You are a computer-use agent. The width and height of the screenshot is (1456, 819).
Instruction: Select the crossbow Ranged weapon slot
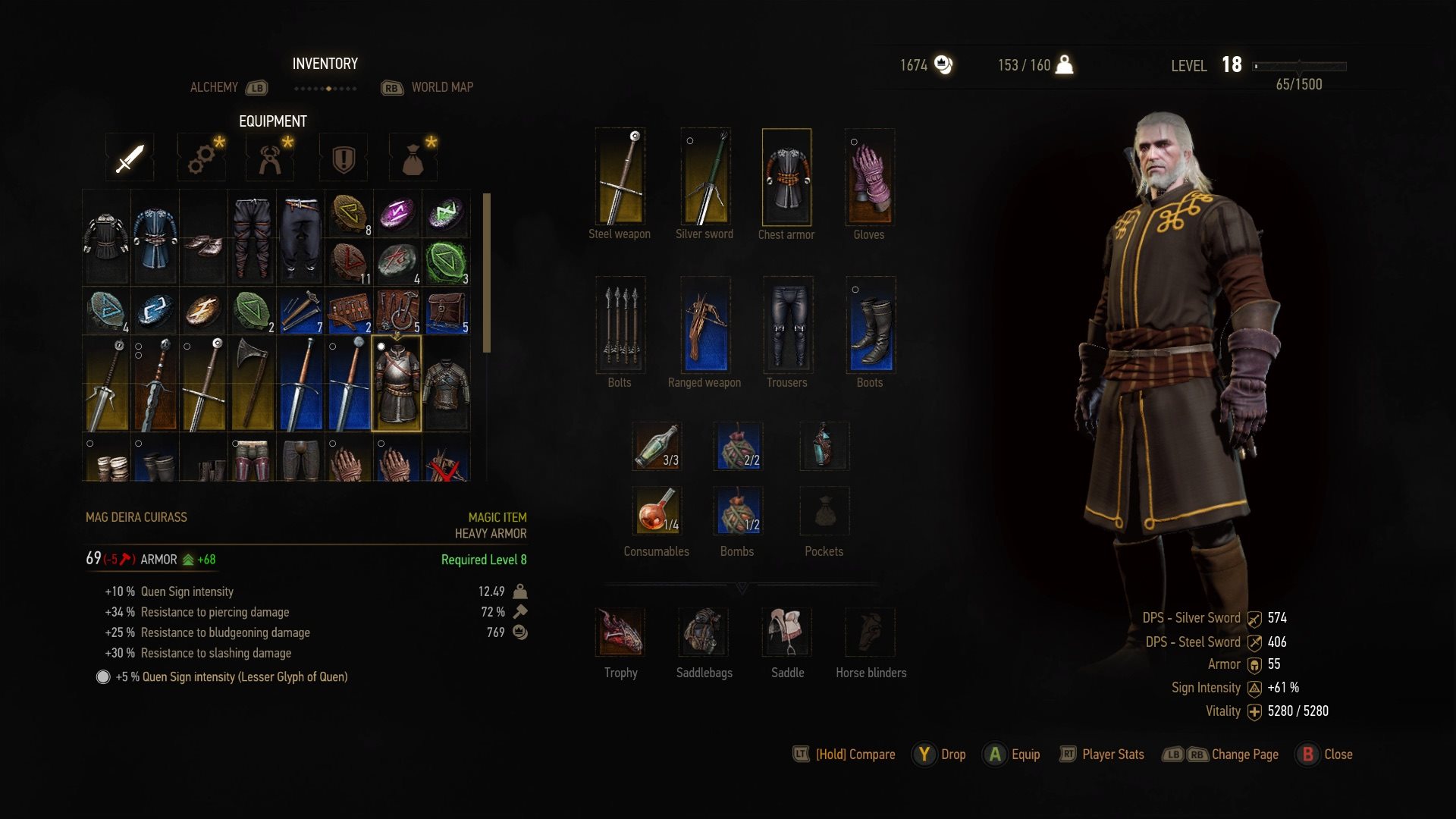(x=705, y=325)
